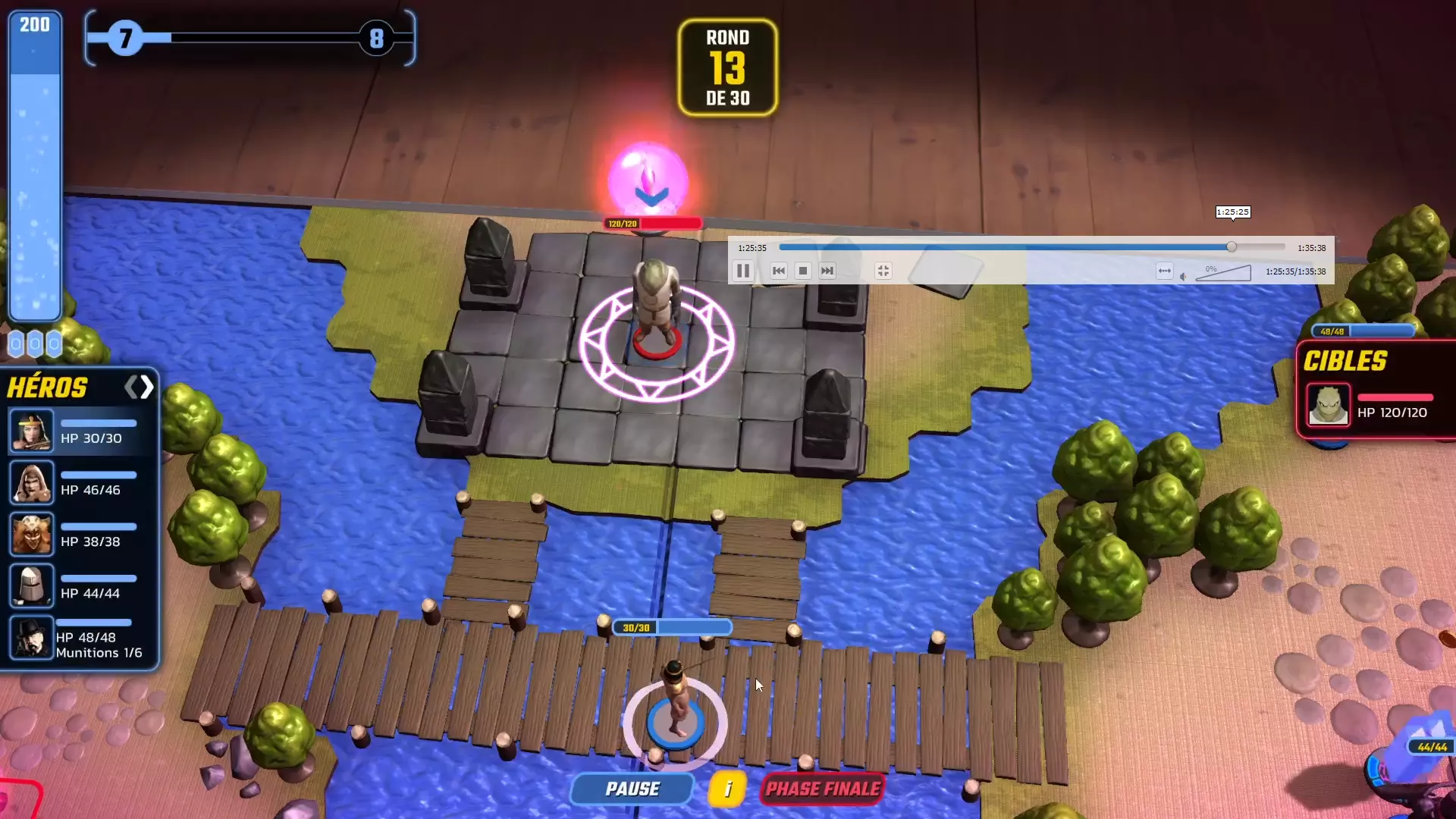This screenshot has width=1456, height=819.
Task: Activate the PHASE FINALE button
Action: tap(823, 789)
